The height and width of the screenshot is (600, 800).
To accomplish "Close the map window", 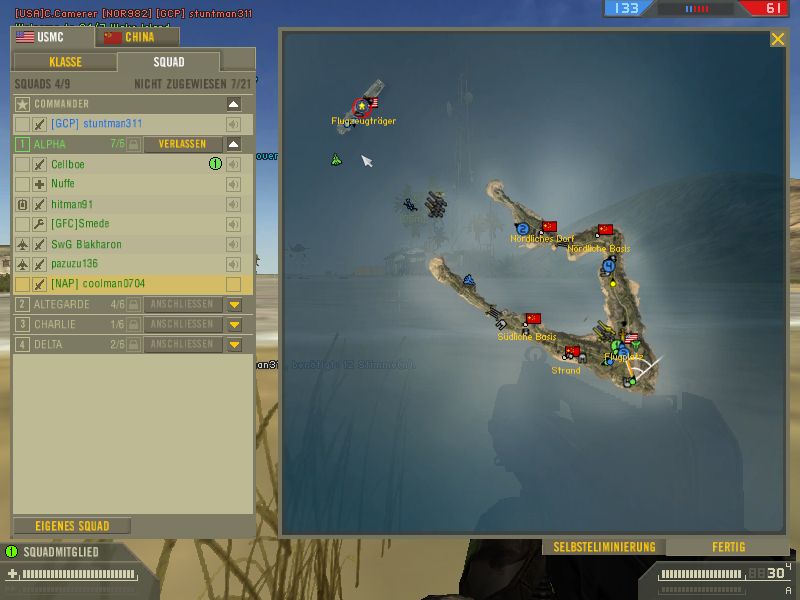I will tap(777, 40).
